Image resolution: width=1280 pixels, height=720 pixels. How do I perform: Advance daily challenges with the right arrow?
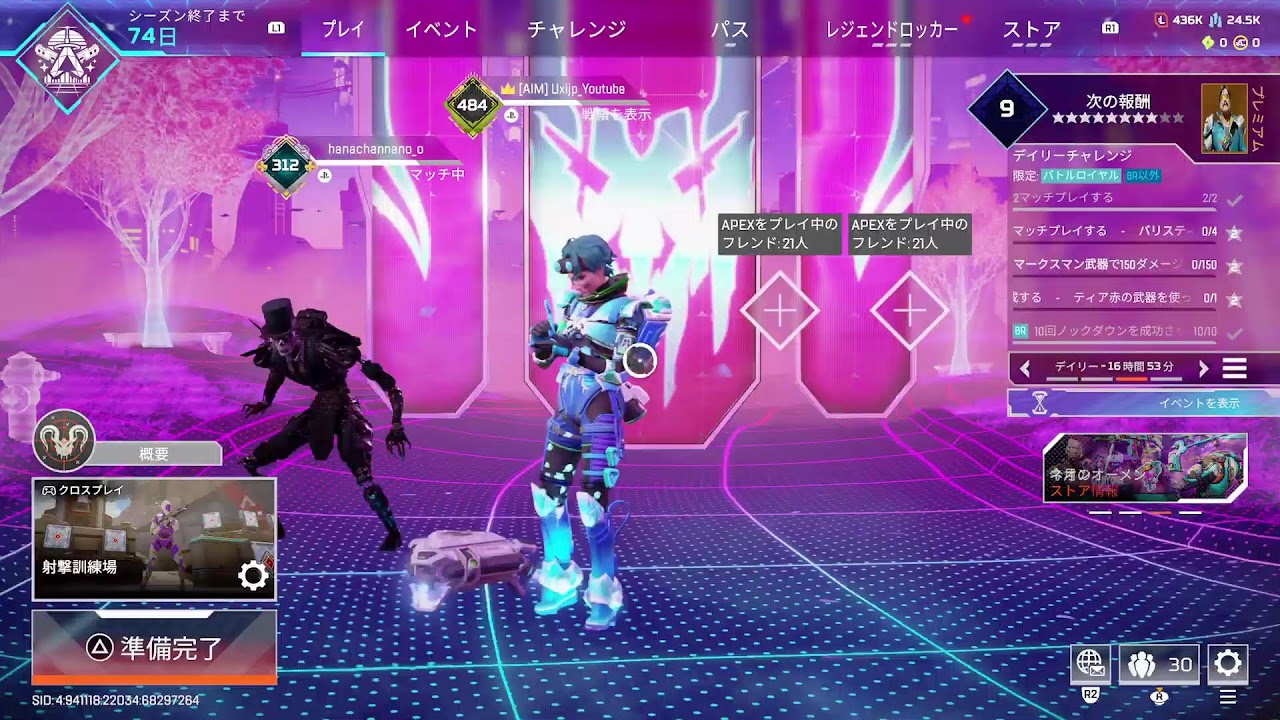[1204, 368]
